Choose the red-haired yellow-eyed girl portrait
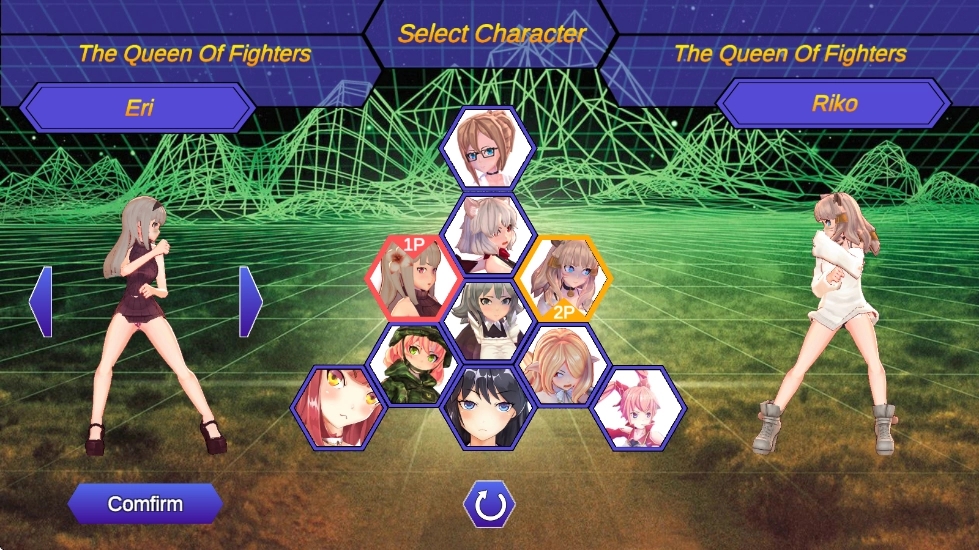 coord(341,407)
